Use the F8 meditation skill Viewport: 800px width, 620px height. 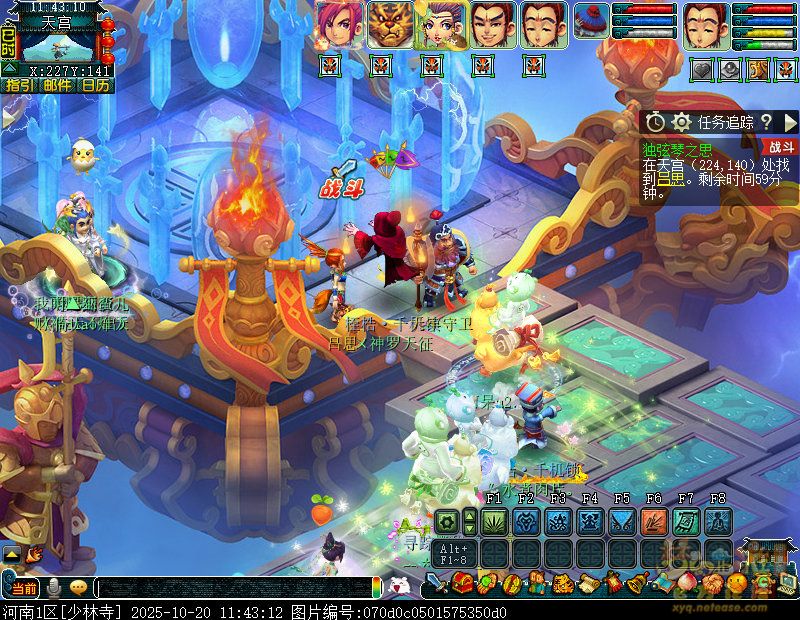[717, 521]
